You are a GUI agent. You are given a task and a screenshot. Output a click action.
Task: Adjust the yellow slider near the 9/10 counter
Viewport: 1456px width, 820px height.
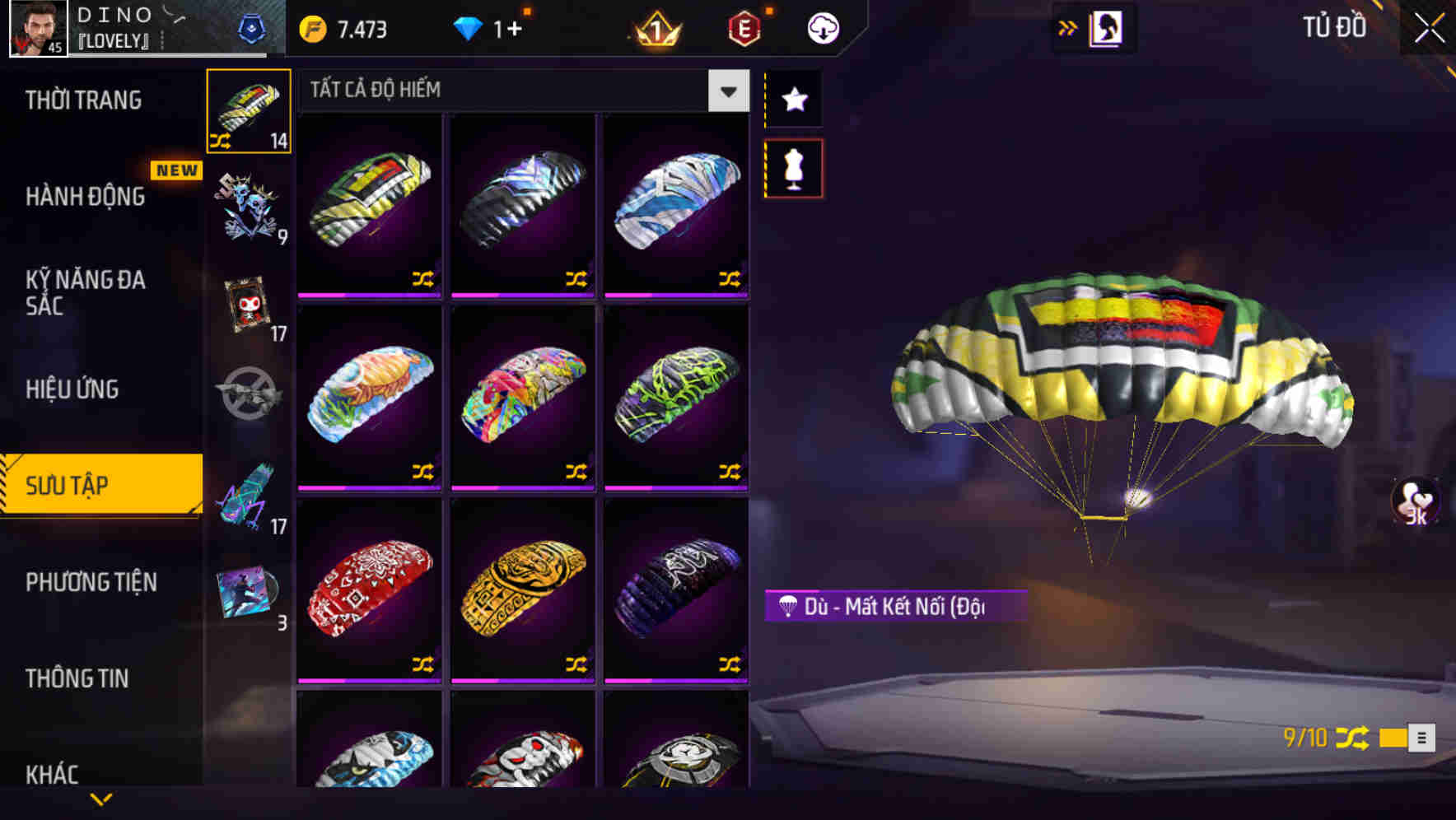point(1393,738)
